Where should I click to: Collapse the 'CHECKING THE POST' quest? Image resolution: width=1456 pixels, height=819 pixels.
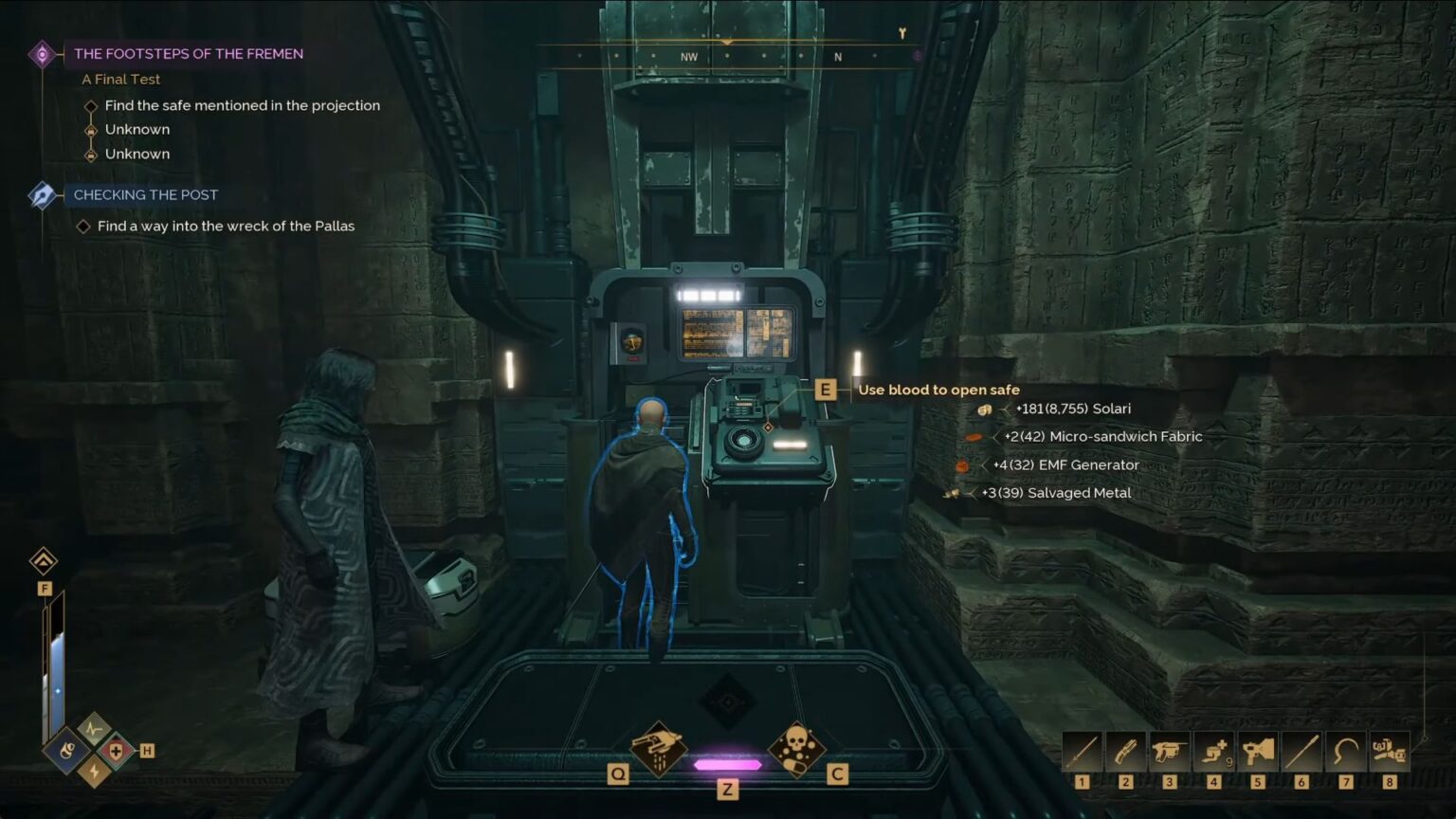pos(144,195)
